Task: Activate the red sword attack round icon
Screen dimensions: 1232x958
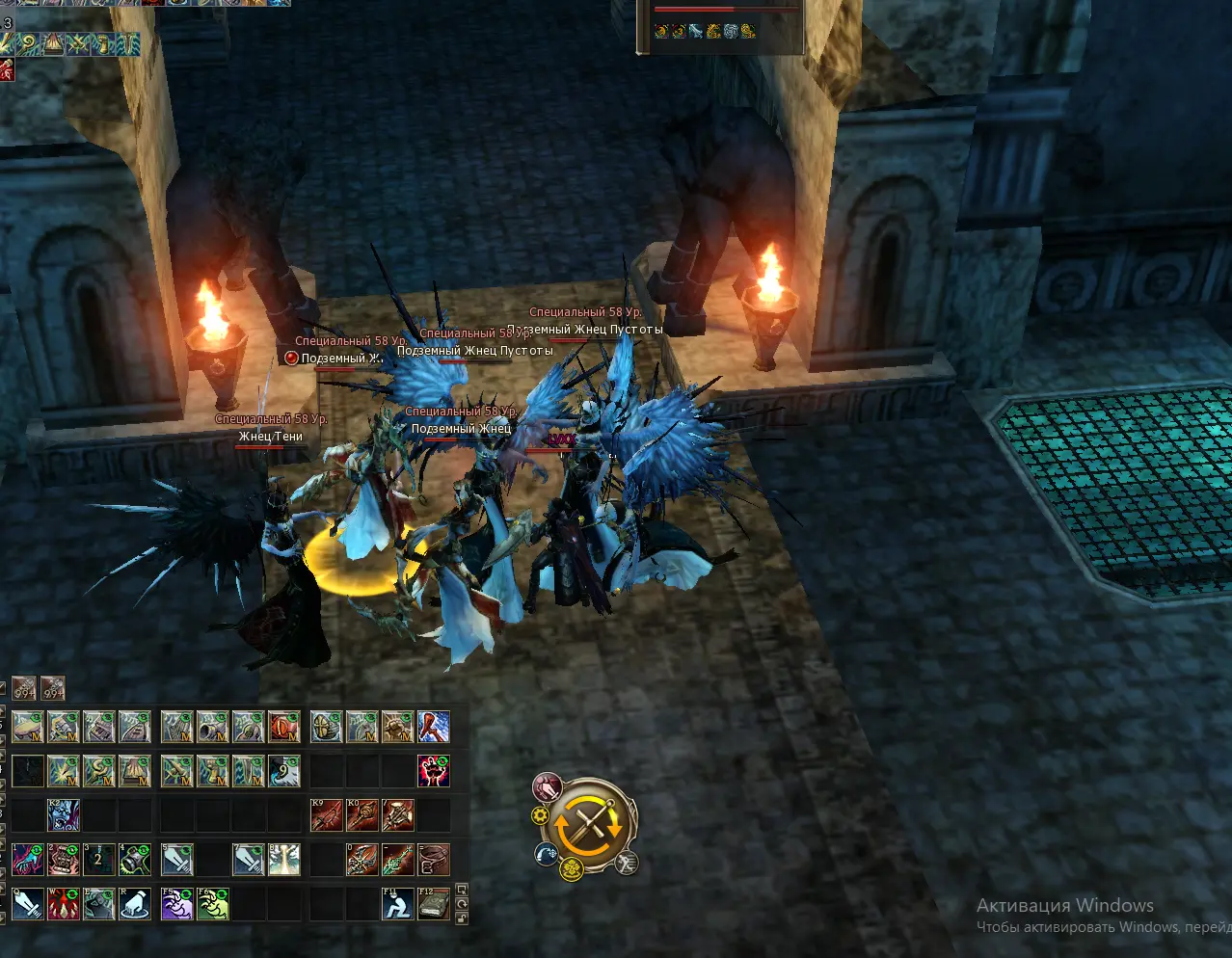Action: (548, 787)
